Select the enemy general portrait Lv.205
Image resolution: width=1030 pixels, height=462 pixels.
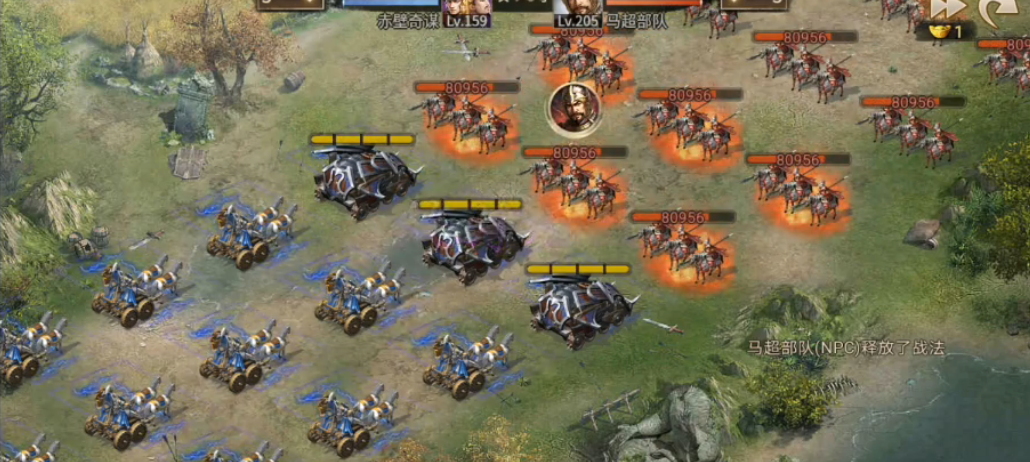click(579, 8)
